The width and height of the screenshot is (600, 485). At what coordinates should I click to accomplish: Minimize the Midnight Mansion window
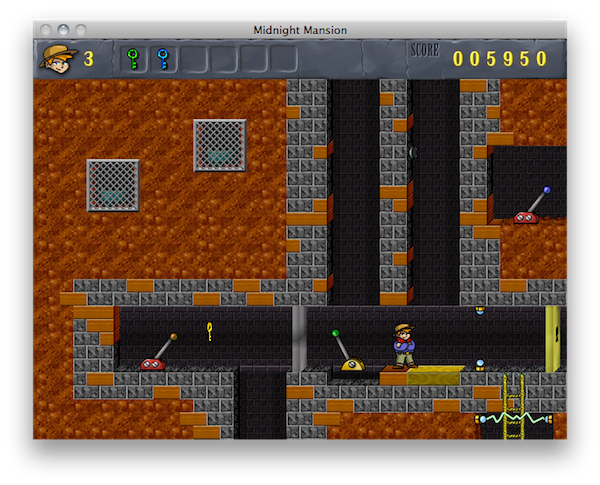(64, 30)
